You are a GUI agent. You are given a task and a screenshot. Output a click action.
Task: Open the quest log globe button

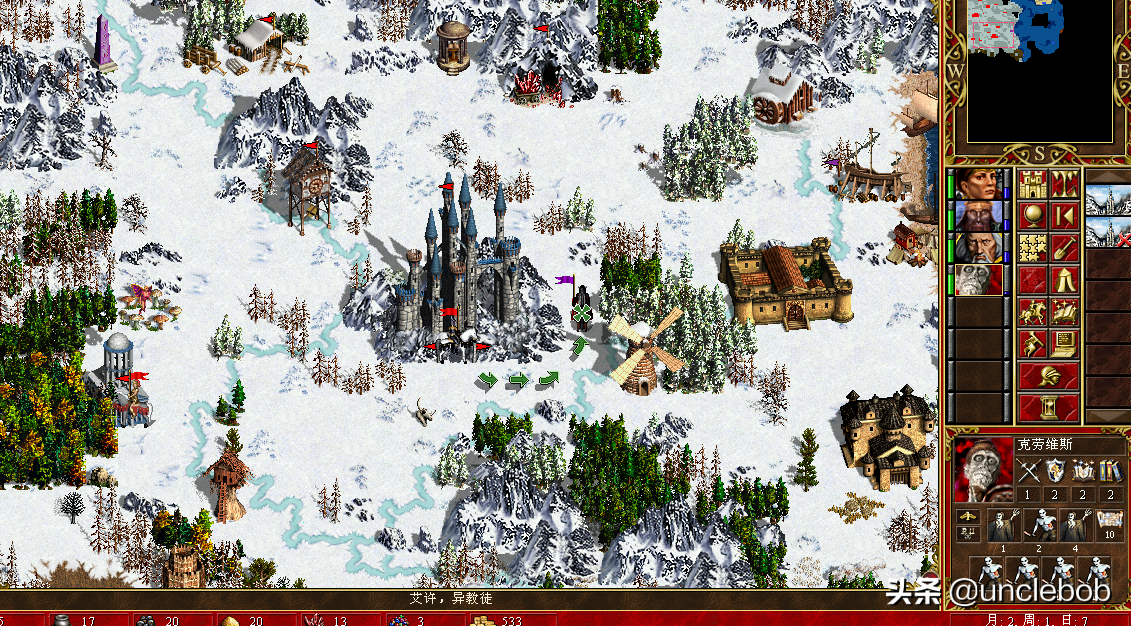coord(1032,216)
